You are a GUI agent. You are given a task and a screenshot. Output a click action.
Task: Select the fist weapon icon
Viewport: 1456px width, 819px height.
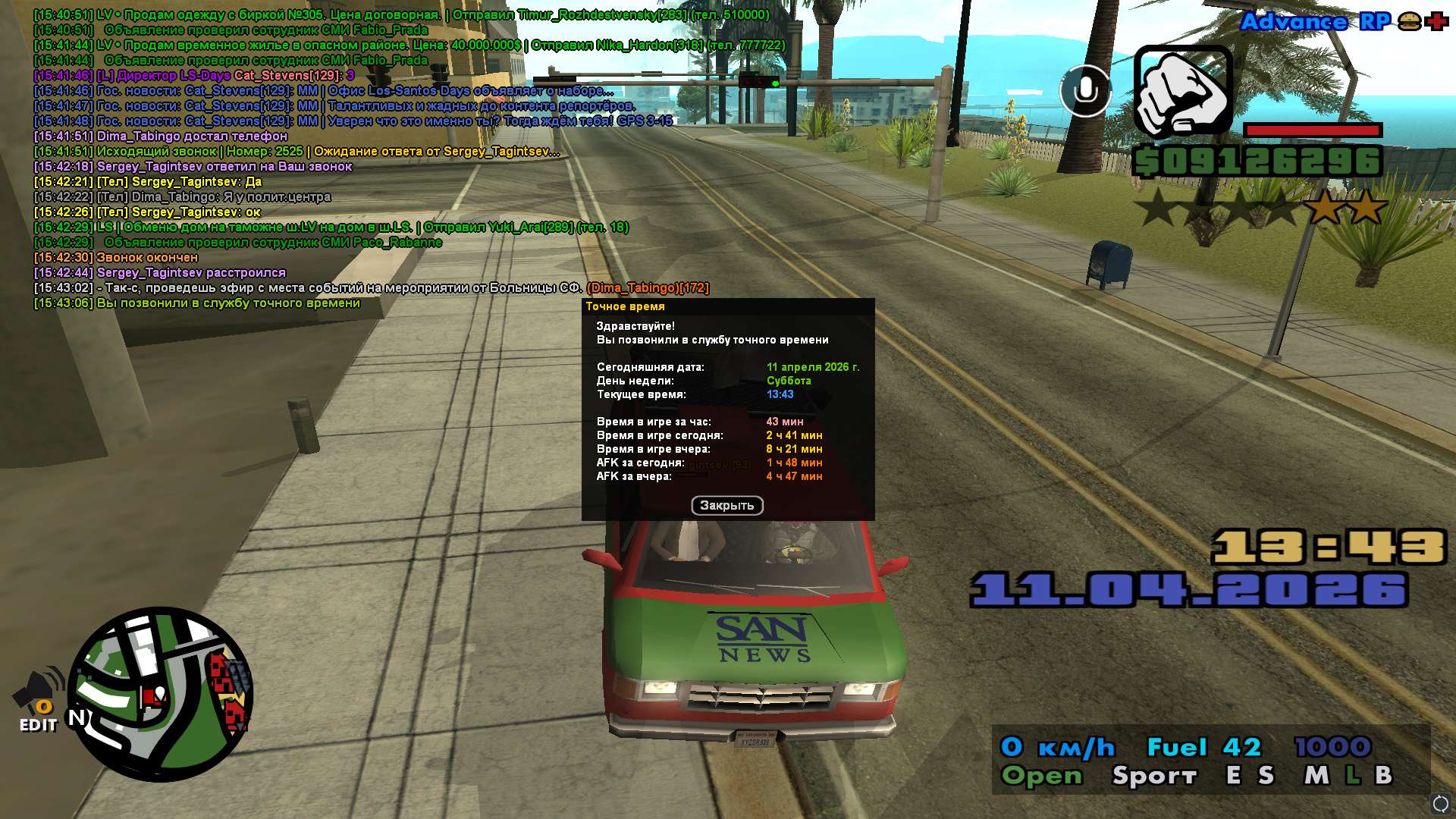(1182, 91)
